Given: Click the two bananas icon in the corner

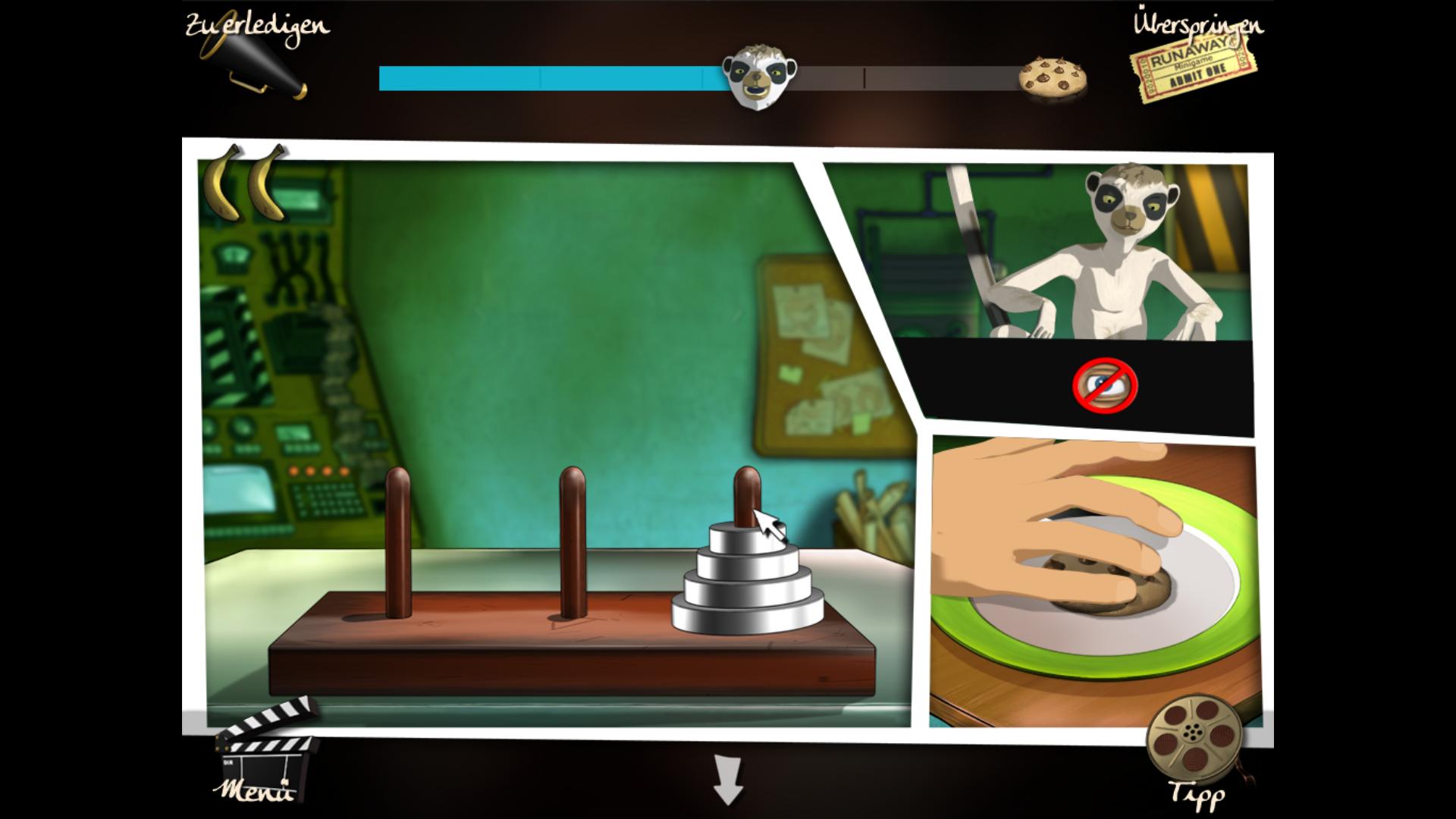Looking at the screenshot, I should pyautogui.click(x=244, y=190).
